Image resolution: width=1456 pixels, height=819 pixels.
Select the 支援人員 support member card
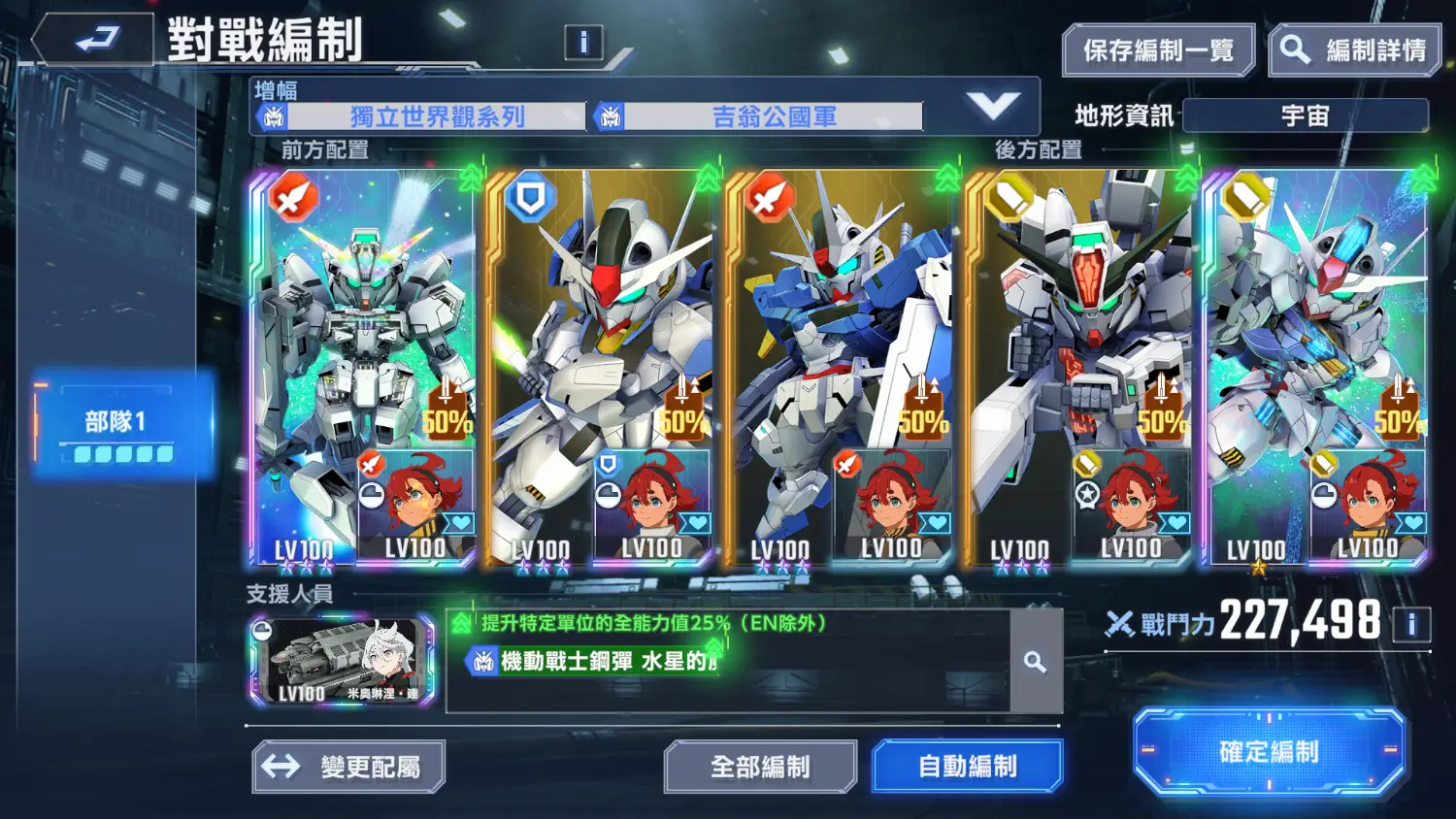pyautogui.click(x=343, y=661)
